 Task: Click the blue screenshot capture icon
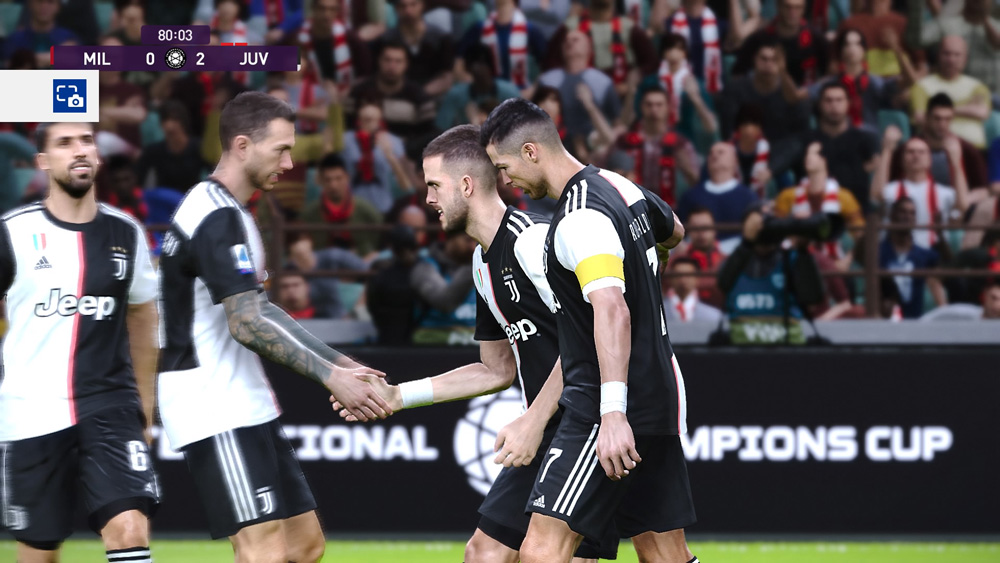(70, 96)
